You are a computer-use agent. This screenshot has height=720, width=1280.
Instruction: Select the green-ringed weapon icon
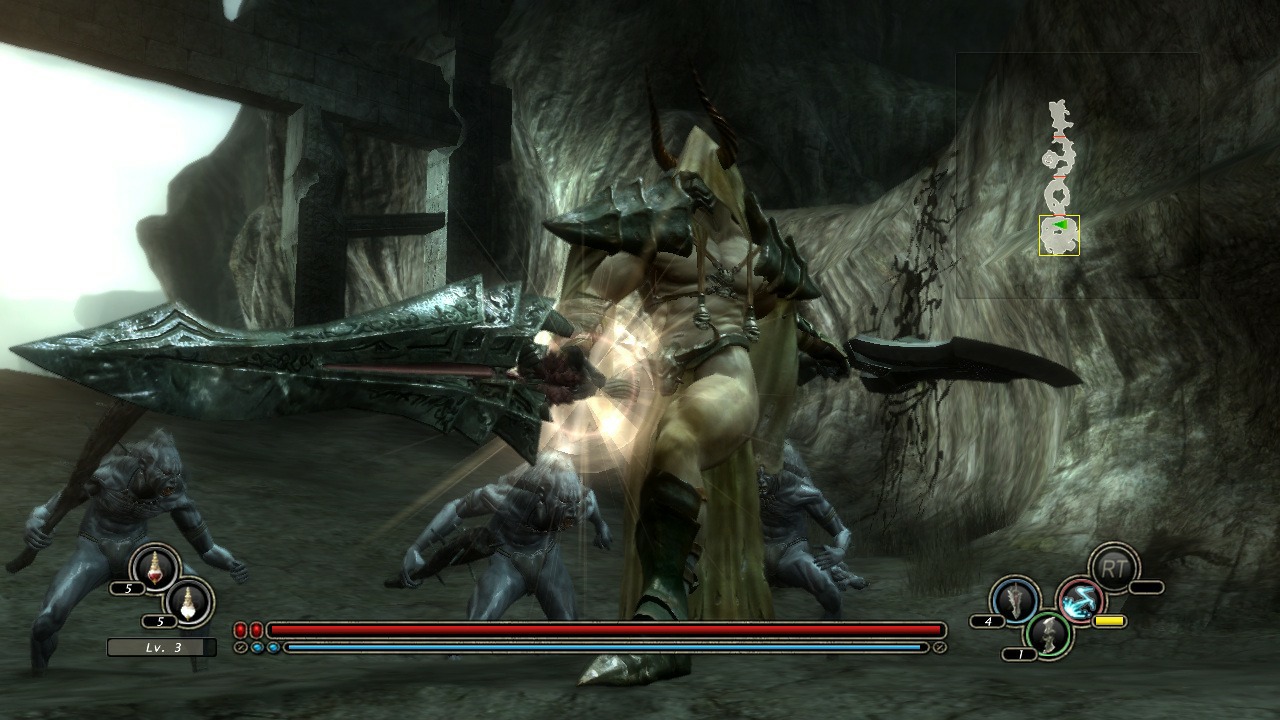point(1049,635)
